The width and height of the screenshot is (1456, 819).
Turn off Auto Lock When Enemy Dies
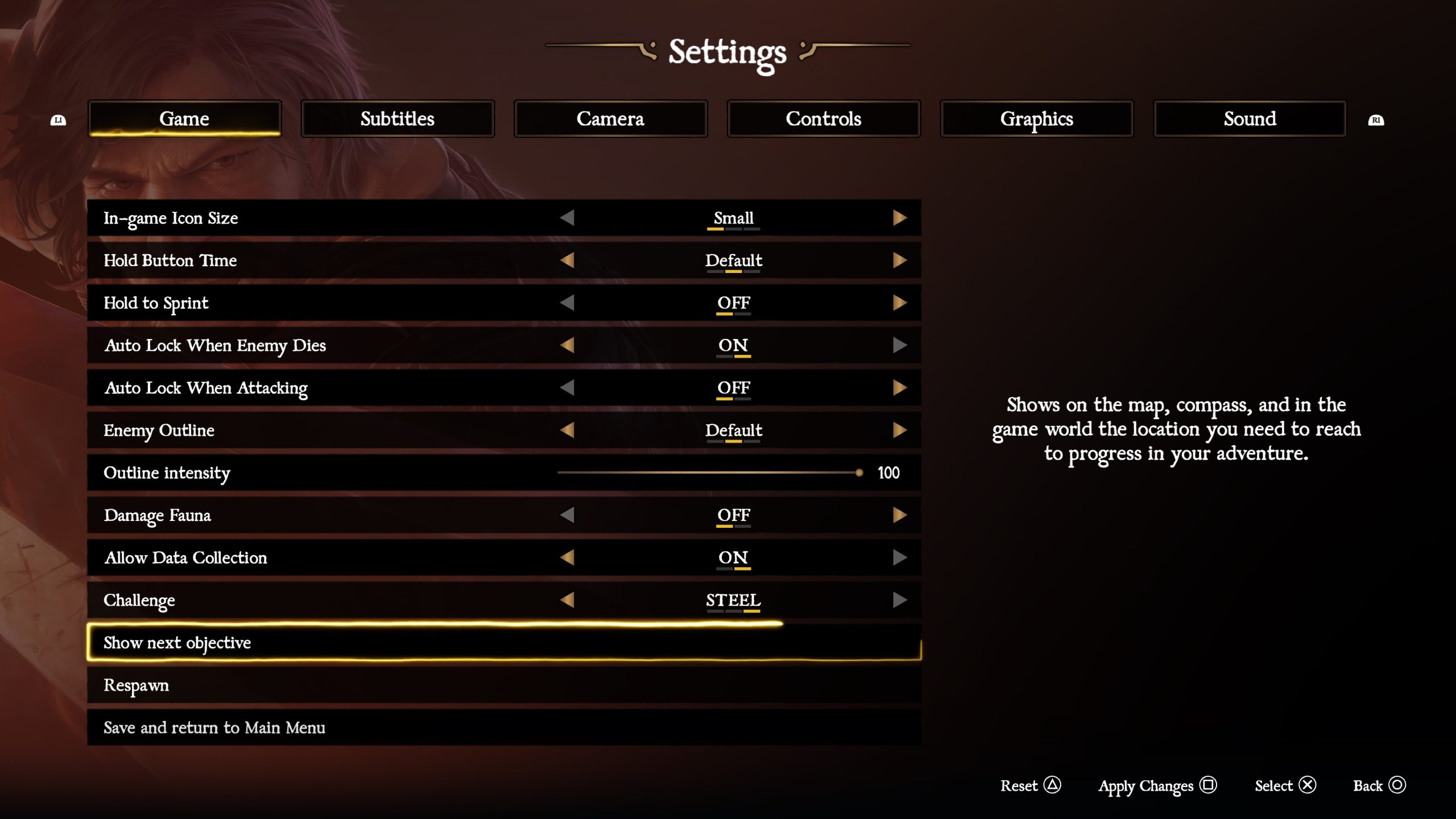click(x=567, y=345)
